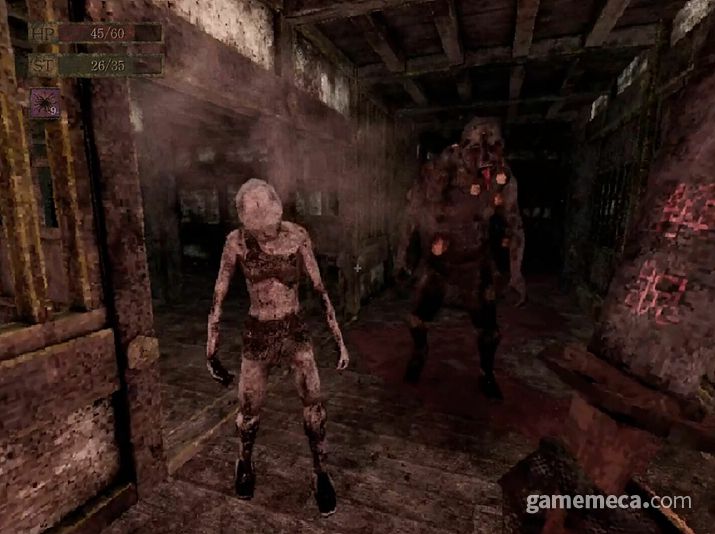This screenshot has width=715, height=534.
Task: Select the purple spider status icon
Action: tap(44, 102)
